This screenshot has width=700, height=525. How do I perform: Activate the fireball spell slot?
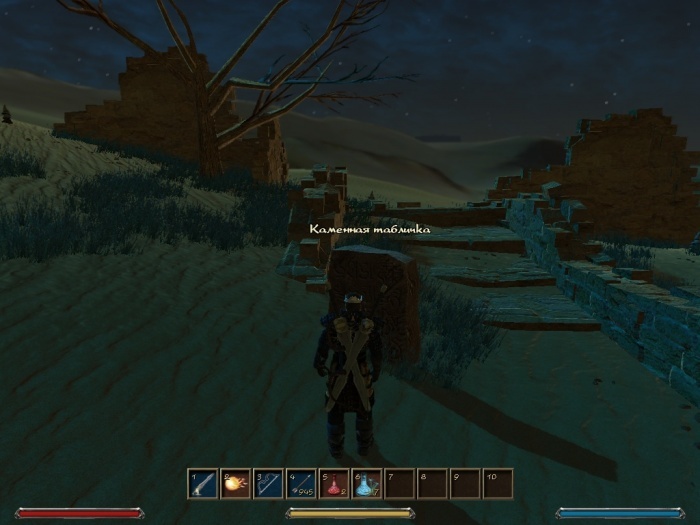[x=235, y=484]
